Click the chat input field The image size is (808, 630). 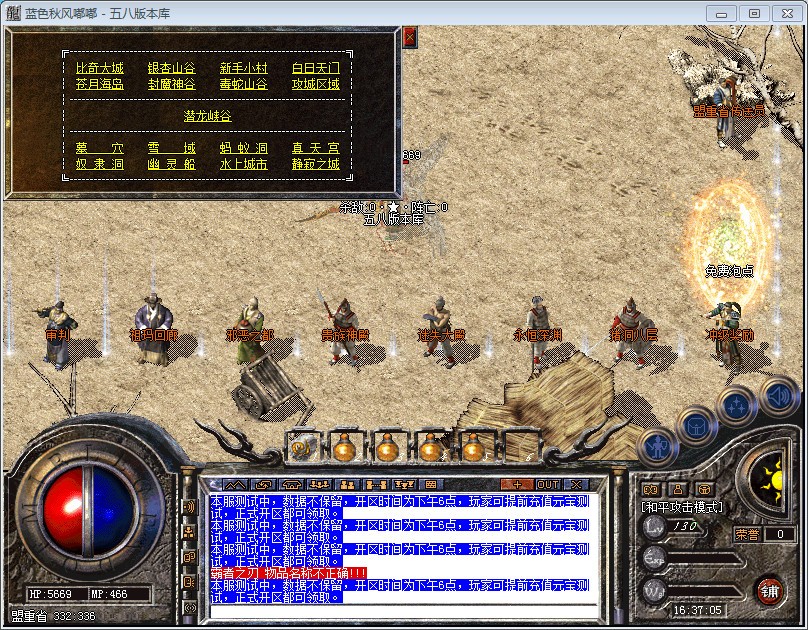[x=400, y=610]
